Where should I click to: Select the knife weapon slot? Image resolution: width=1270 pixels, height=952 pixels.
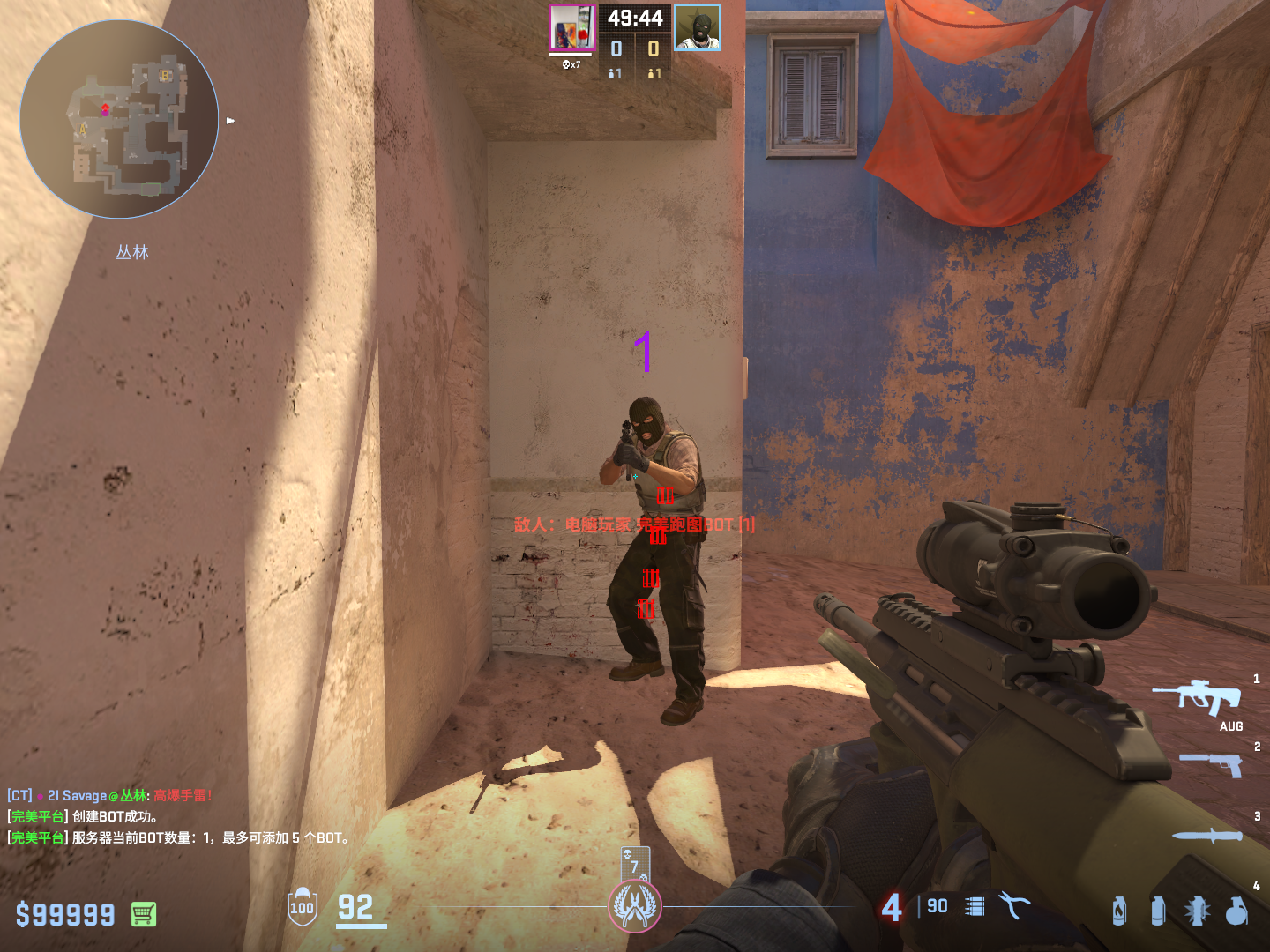[x=1207, y=835]
